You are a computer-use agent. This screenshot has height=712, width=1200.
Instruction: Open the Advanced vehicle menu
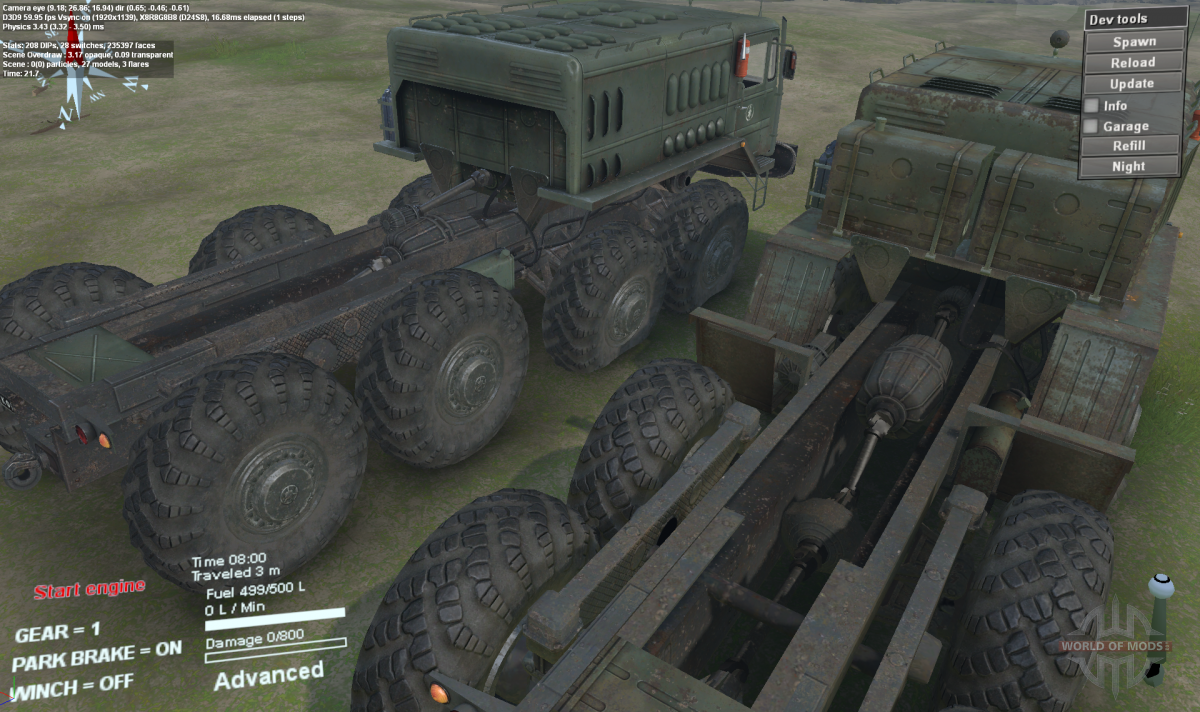[268, 676]
